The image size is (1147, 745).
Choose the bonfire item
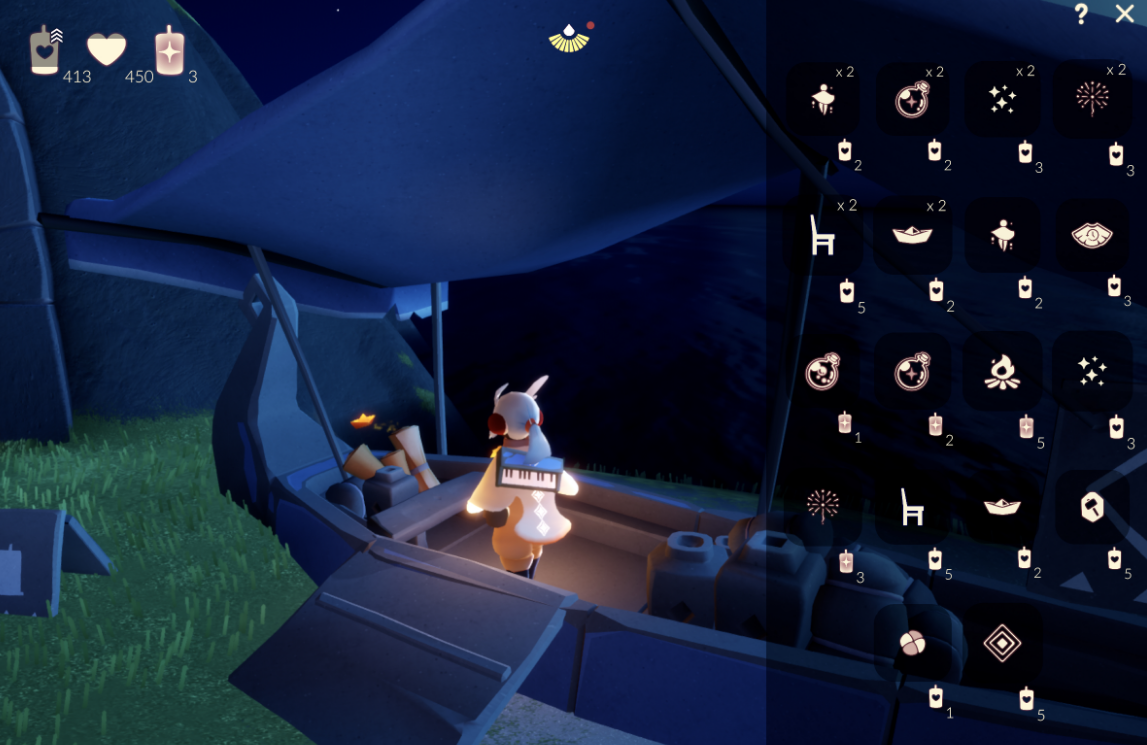pyautogui.click(x=1002, y=371)
